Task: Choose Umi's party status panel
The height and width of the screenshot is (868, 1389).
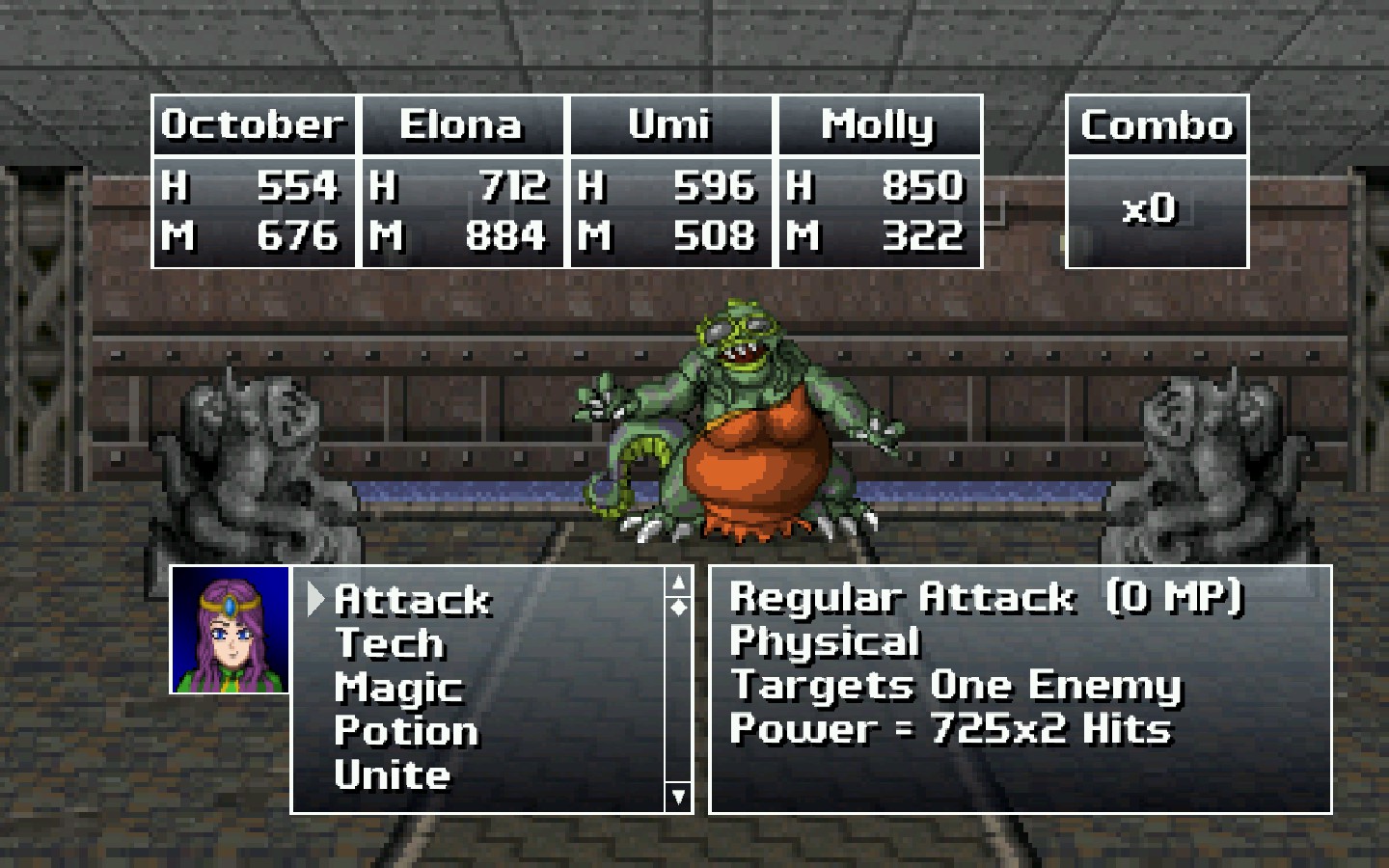Action: [x=670, y=181]
